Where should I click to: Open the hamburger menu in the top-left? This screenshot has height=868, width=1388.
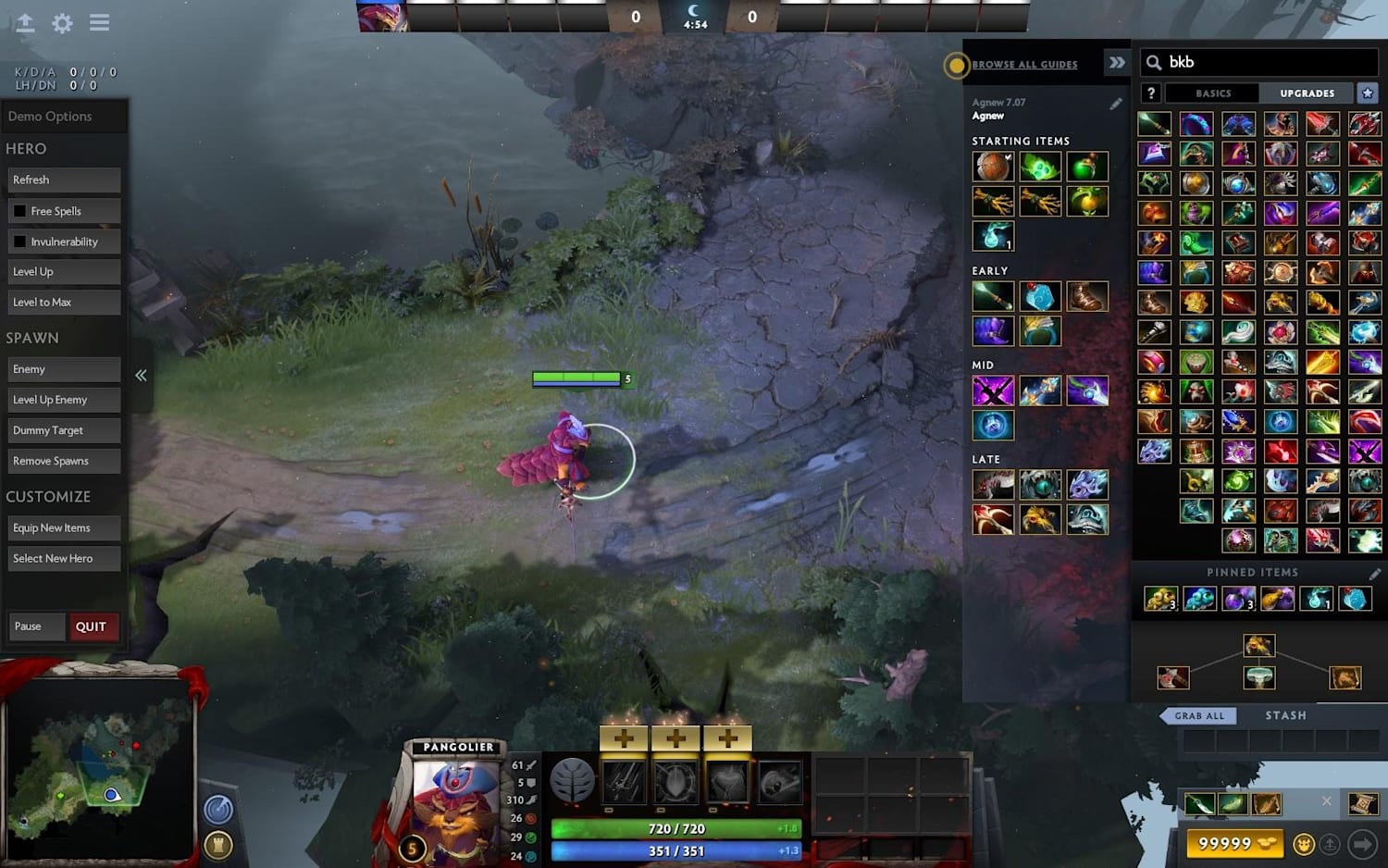pos(99,23)
